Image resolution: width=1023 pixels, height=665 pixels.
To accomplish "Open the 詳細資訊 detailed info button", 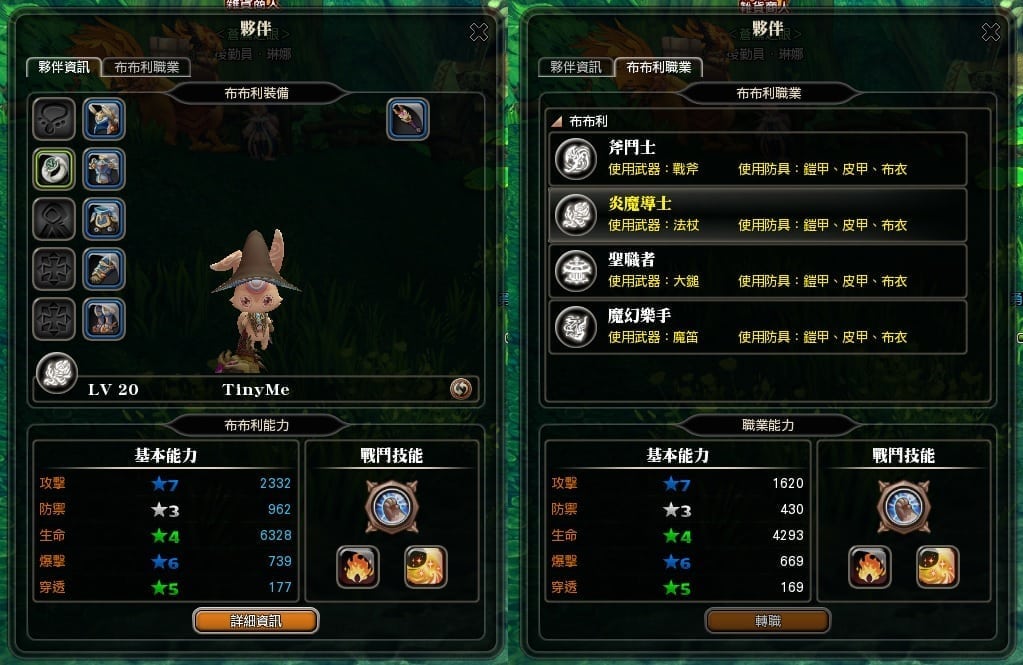I will pyautogui.click(x=256, y=621).
